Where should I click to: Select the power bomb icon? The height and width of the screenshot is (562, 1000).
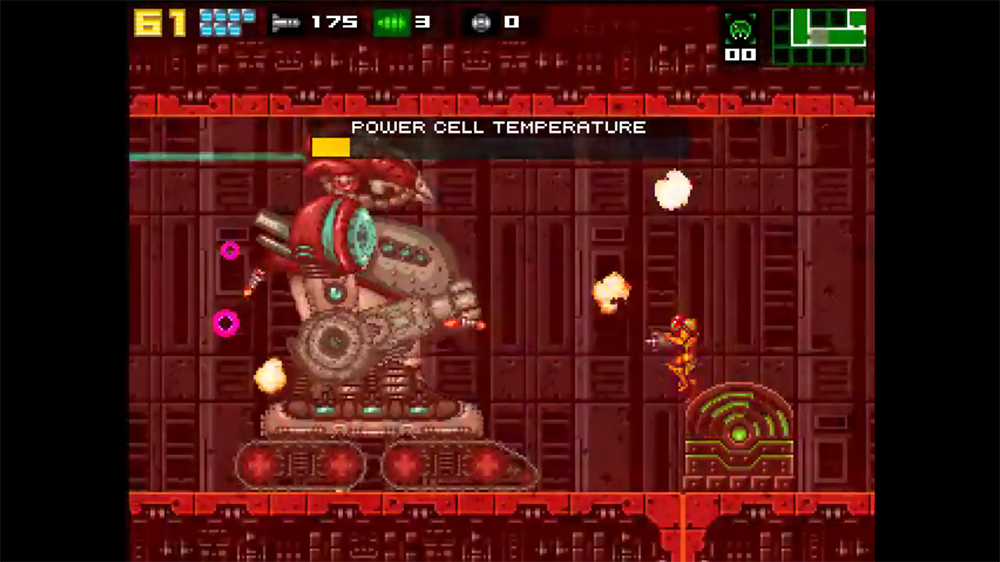tap(481, 22)
